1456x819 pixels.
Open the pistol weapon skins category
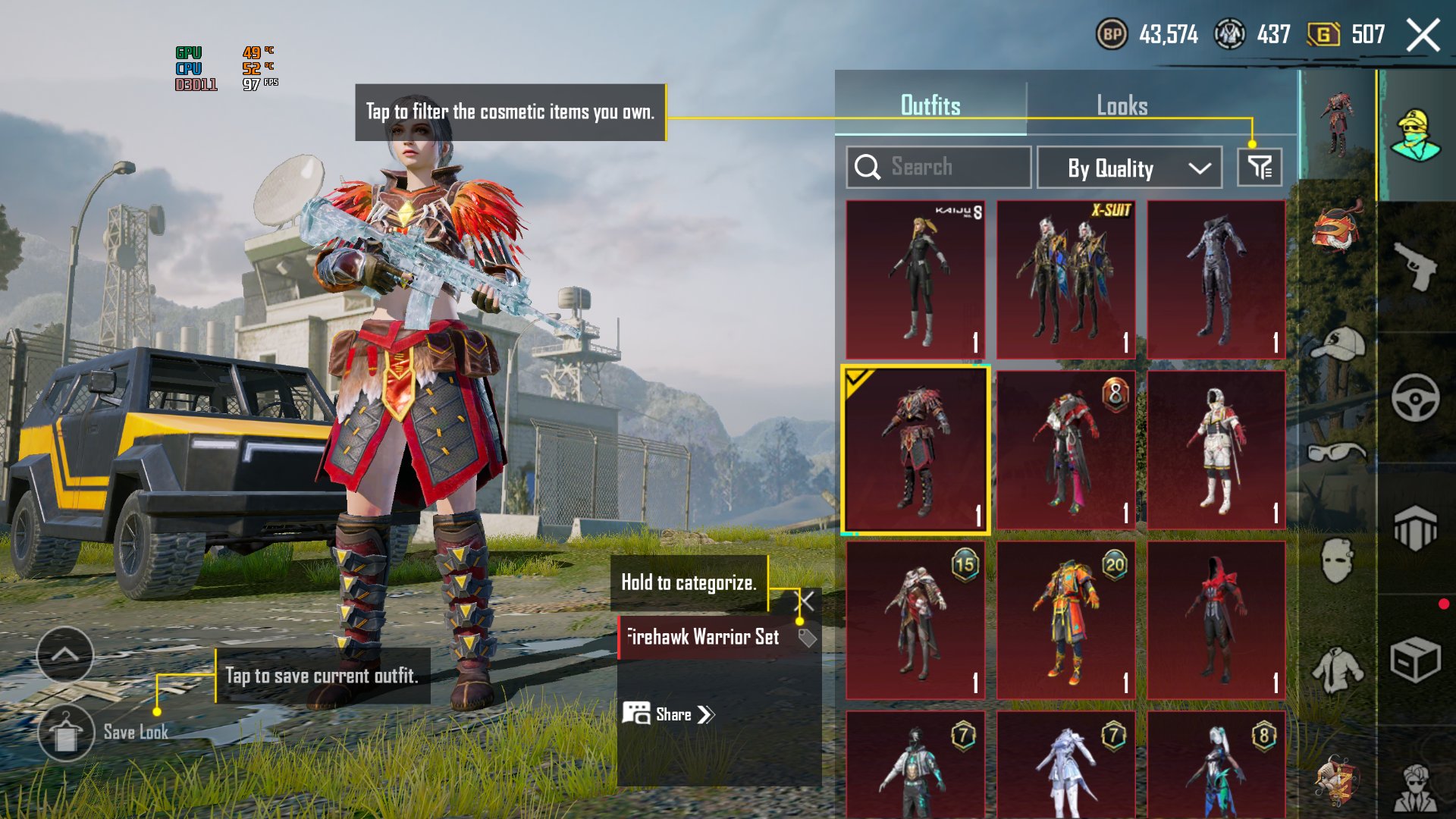[1415, 266]
